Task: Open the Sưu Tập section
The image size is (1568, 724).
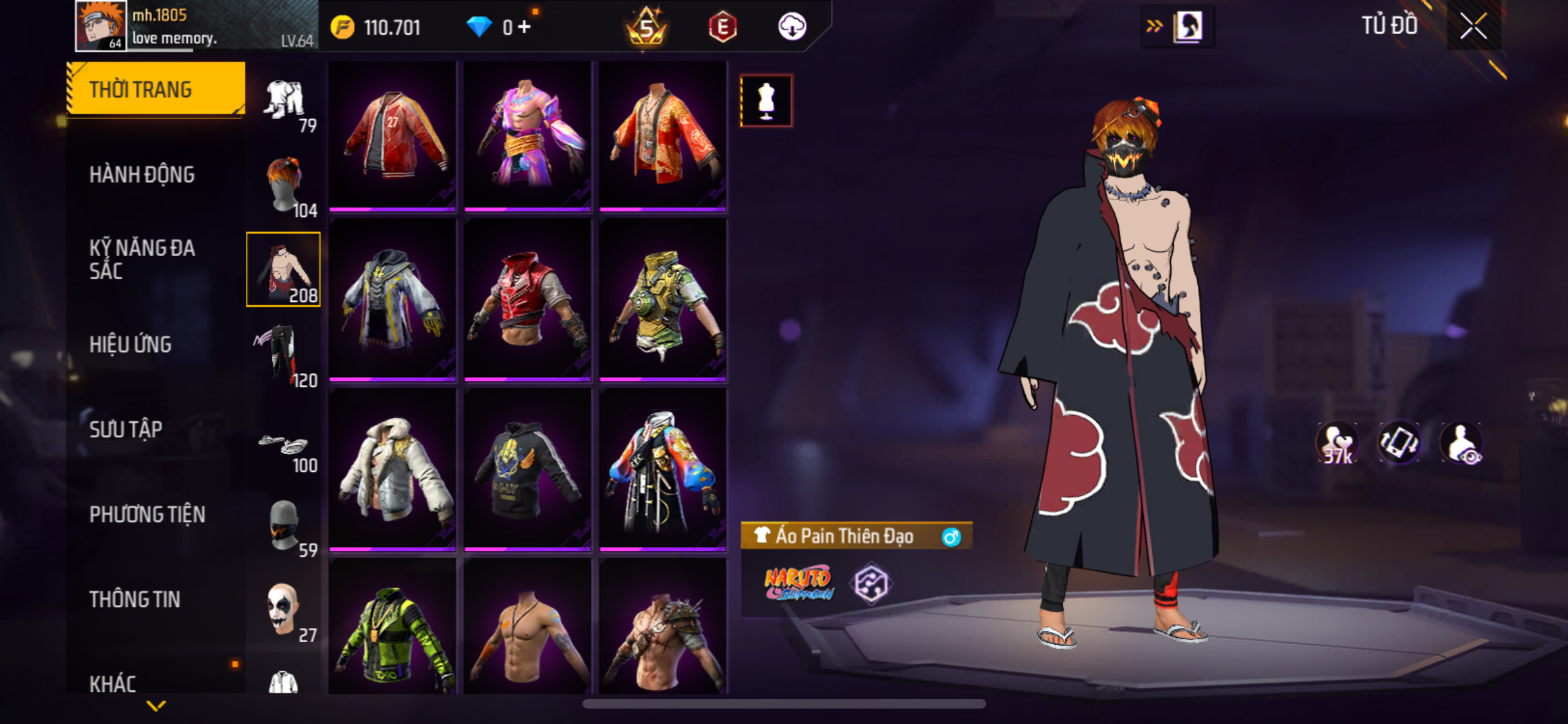Action: pos(126,429)
